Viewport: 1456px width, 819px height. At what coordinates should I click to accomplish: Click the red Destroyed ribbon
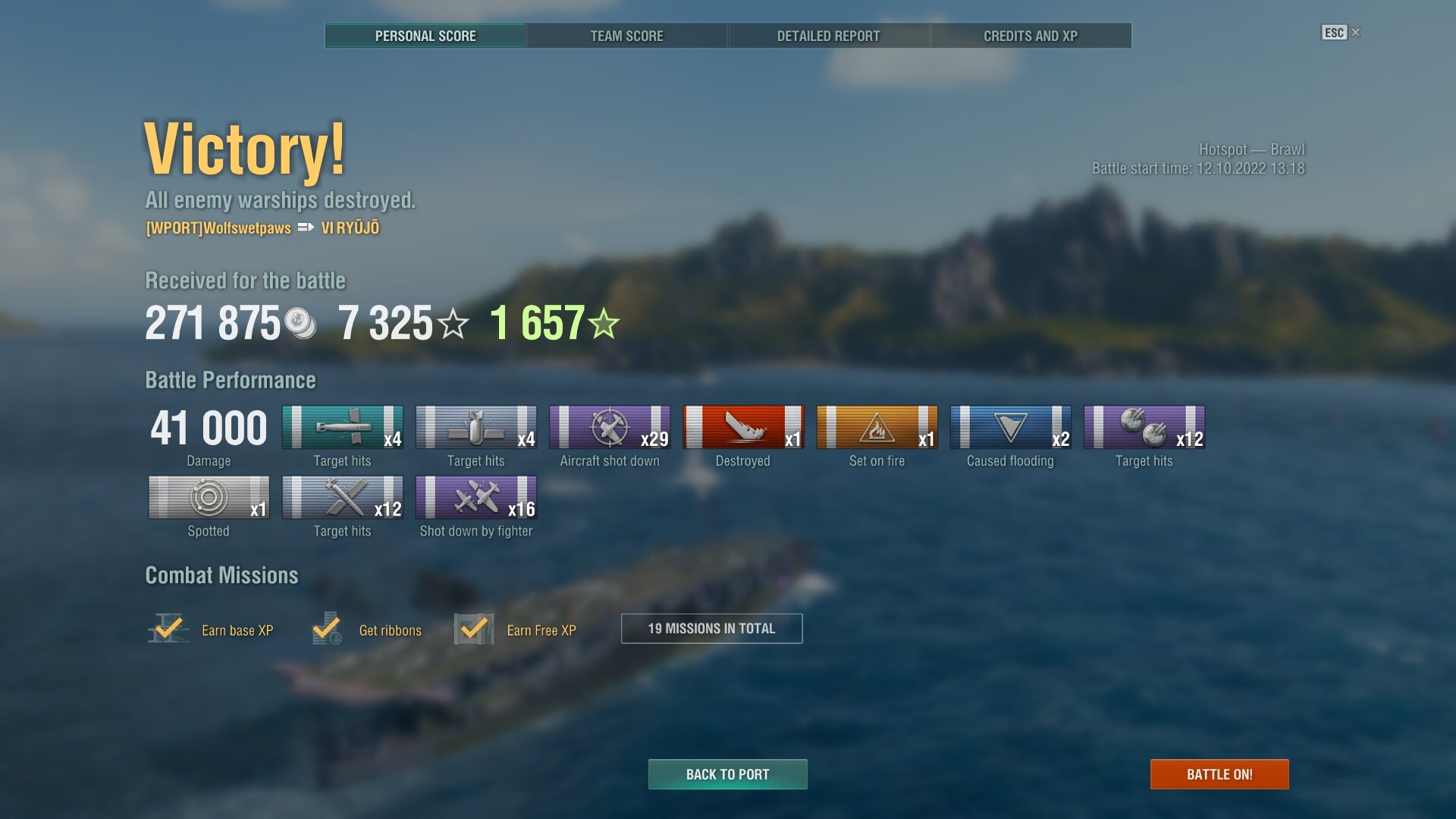743,428
